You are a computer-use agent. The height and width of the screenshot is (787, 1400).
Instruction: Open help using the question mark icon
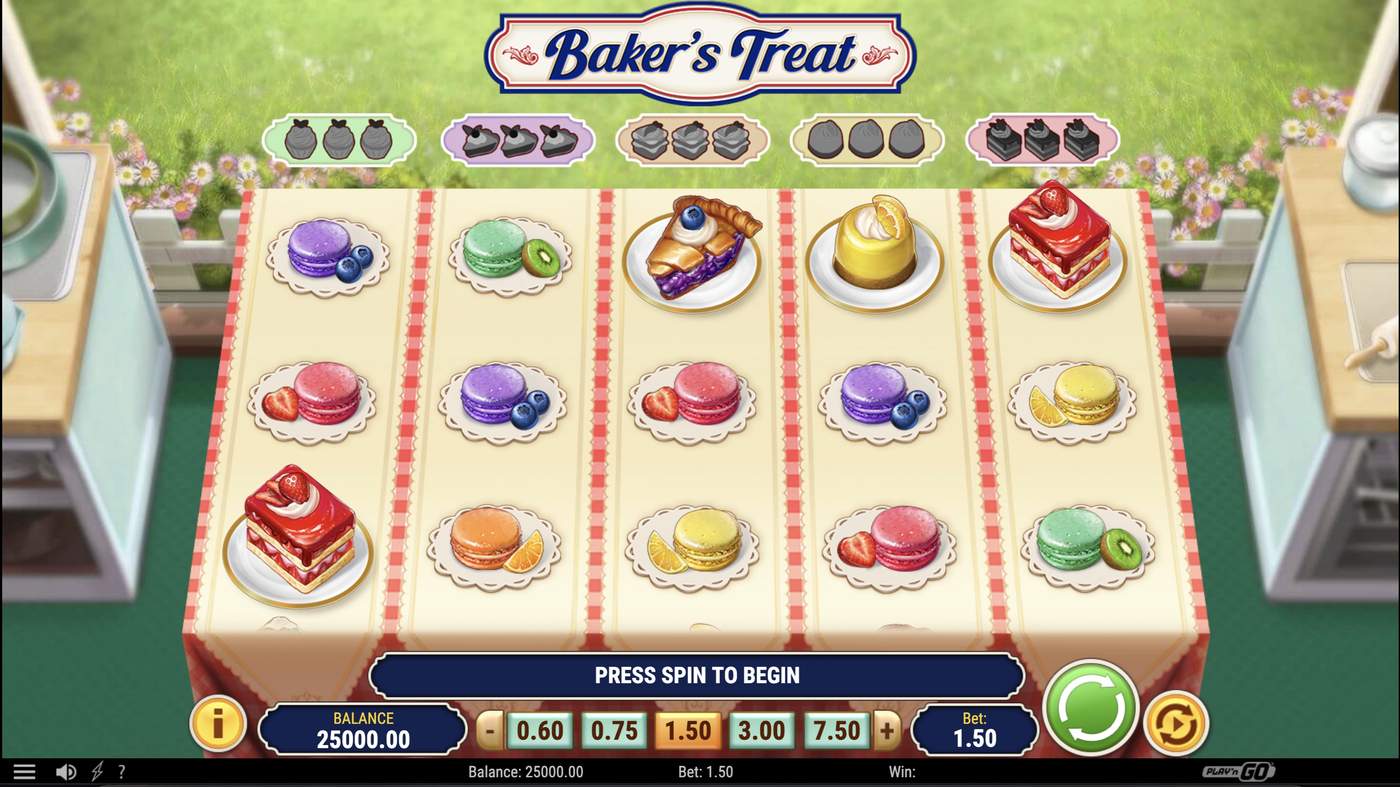pyautogui.click(x=122, y=770)
